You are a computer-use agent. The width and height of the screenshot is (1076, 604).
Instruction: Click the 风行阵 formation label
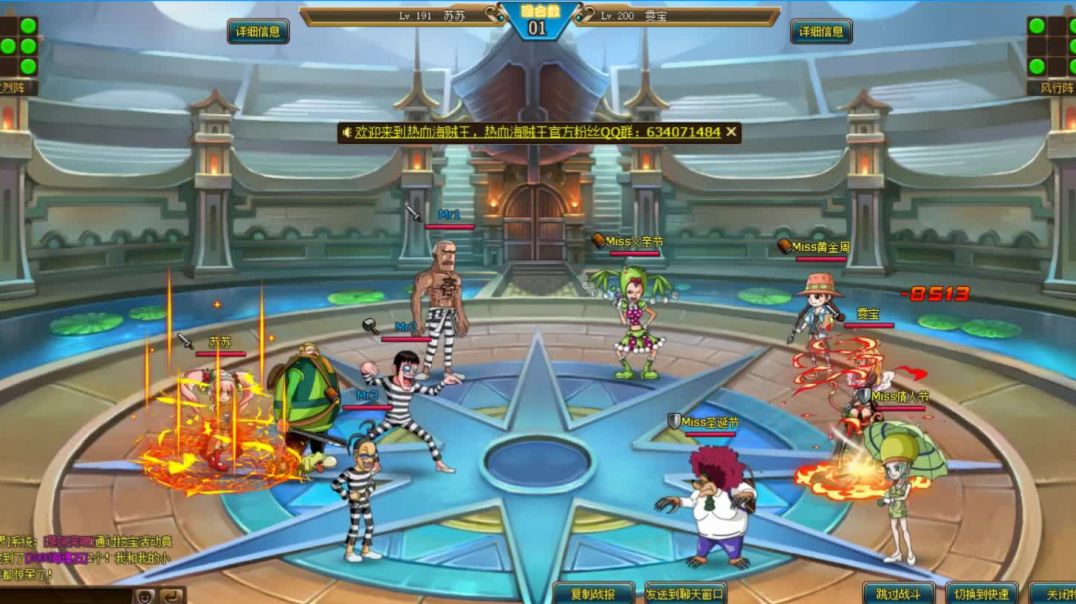1051,88
